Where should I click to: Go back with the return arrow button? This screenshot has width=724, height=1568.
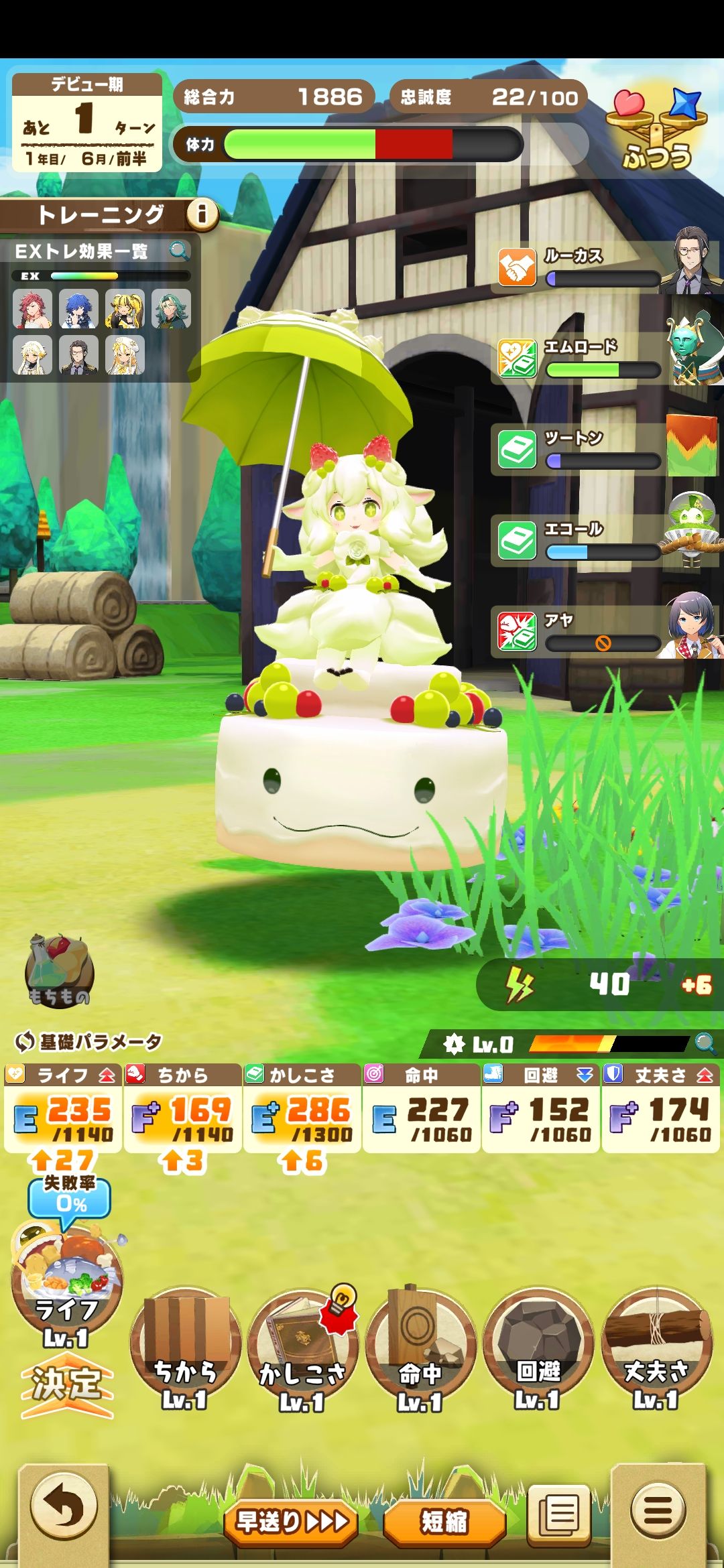pyautogui.click(x=64, y=1509)
